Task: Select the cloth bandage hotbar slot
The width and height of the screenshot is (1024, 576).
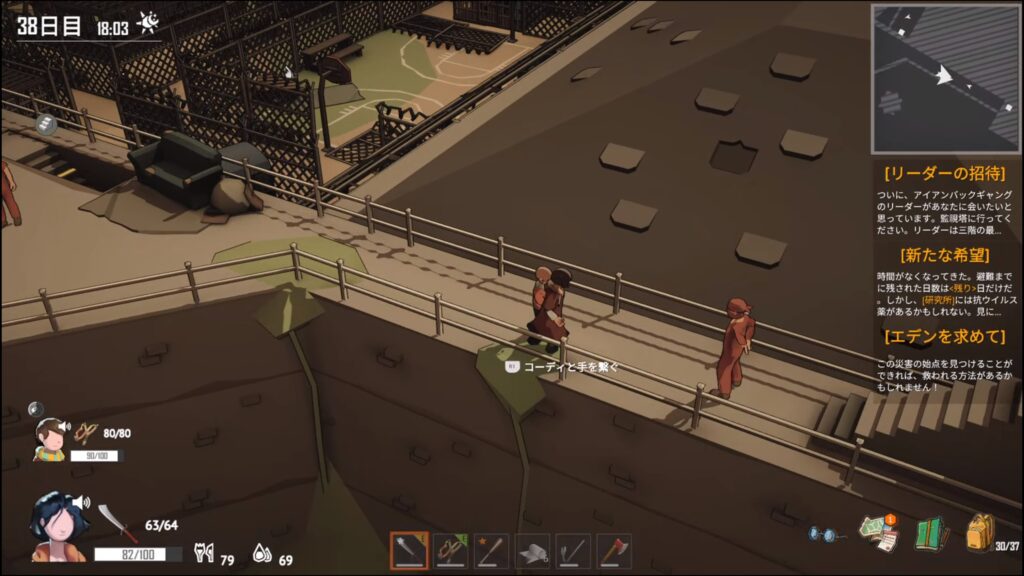Action: (x=533, y=551)
